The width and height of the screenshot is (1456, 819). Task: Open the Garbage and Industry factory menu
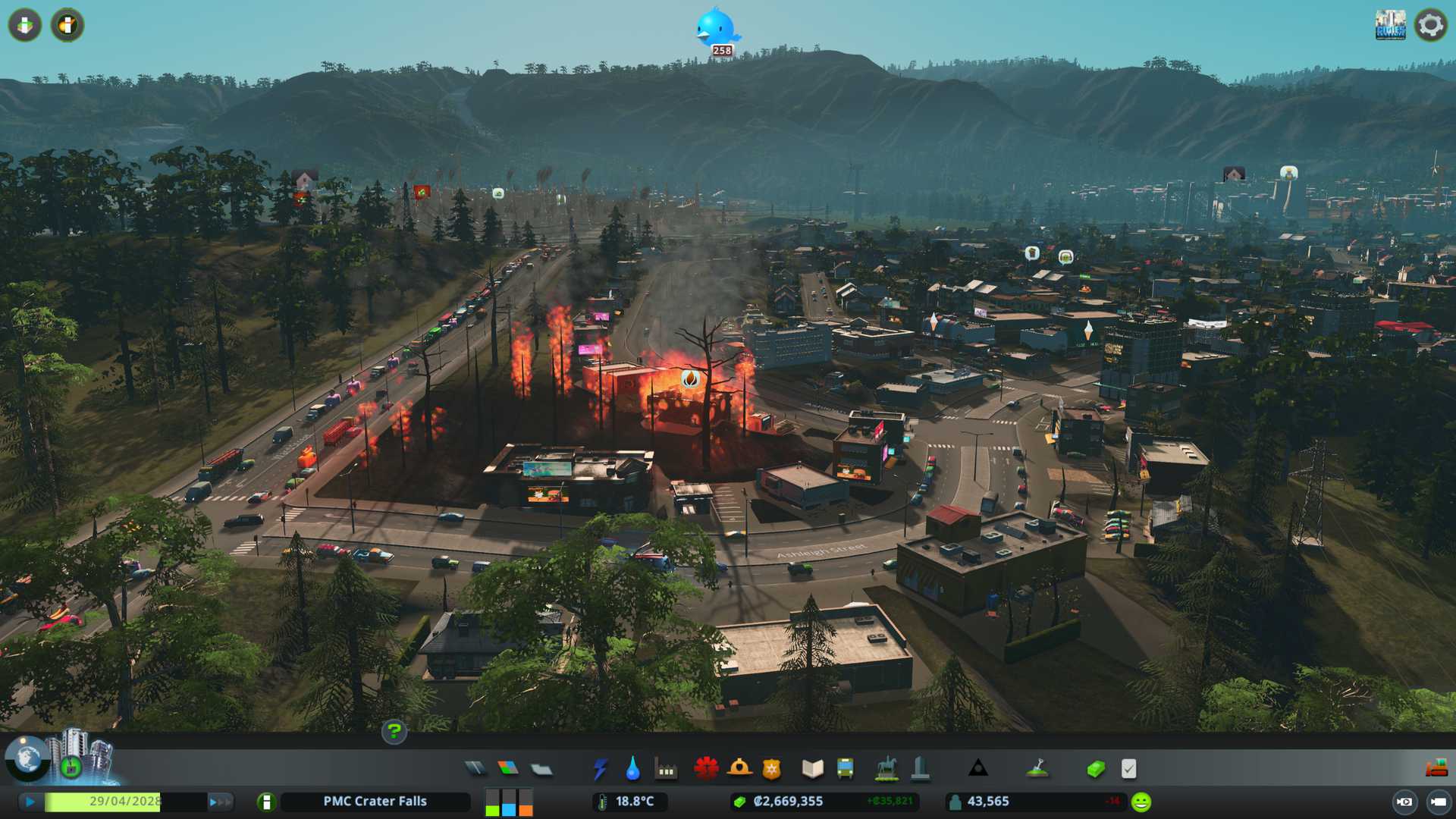pos(666,770)
